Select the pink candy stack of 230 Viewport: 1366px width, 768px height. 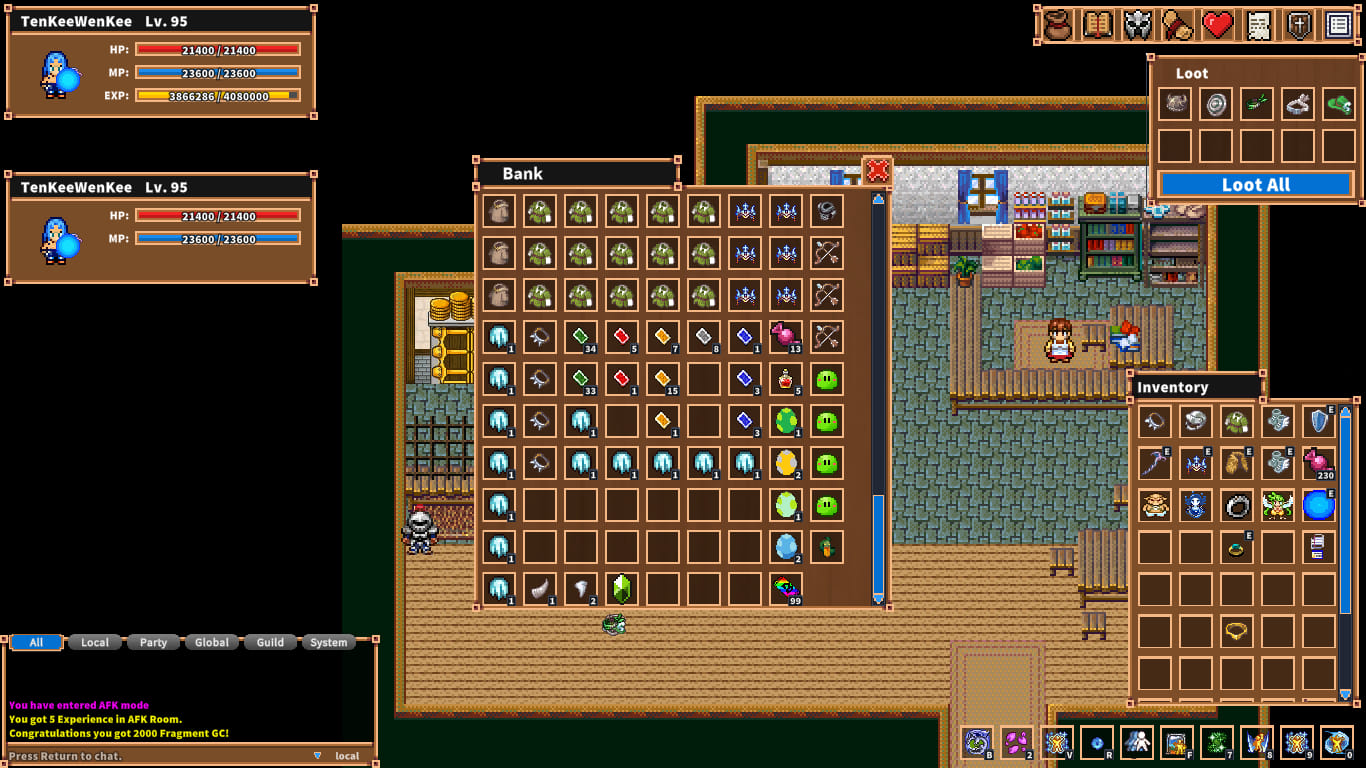pyautogui.click(x=1319, y=463)
